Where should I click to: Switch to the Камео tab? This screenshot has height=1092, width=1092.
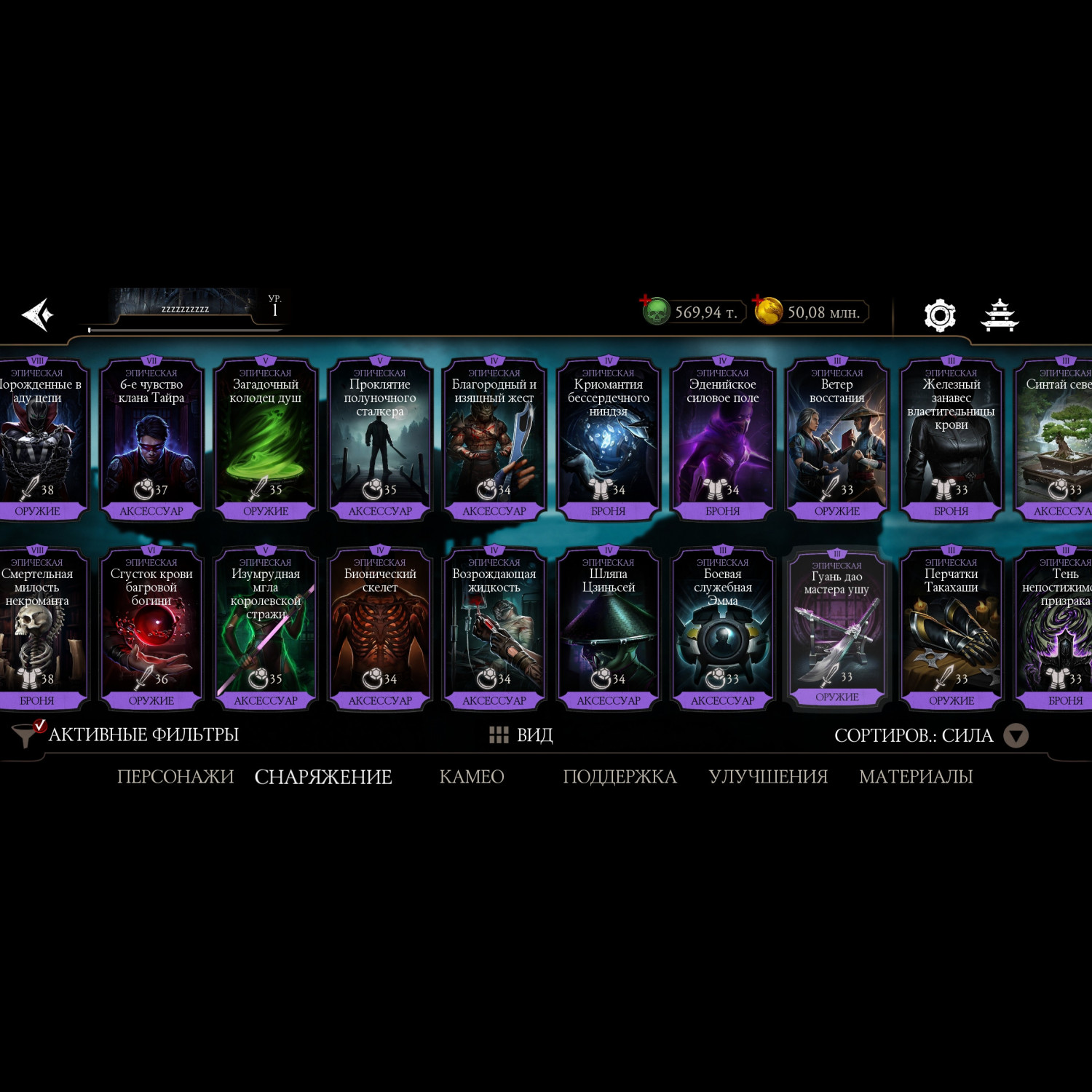pos(472,777)
